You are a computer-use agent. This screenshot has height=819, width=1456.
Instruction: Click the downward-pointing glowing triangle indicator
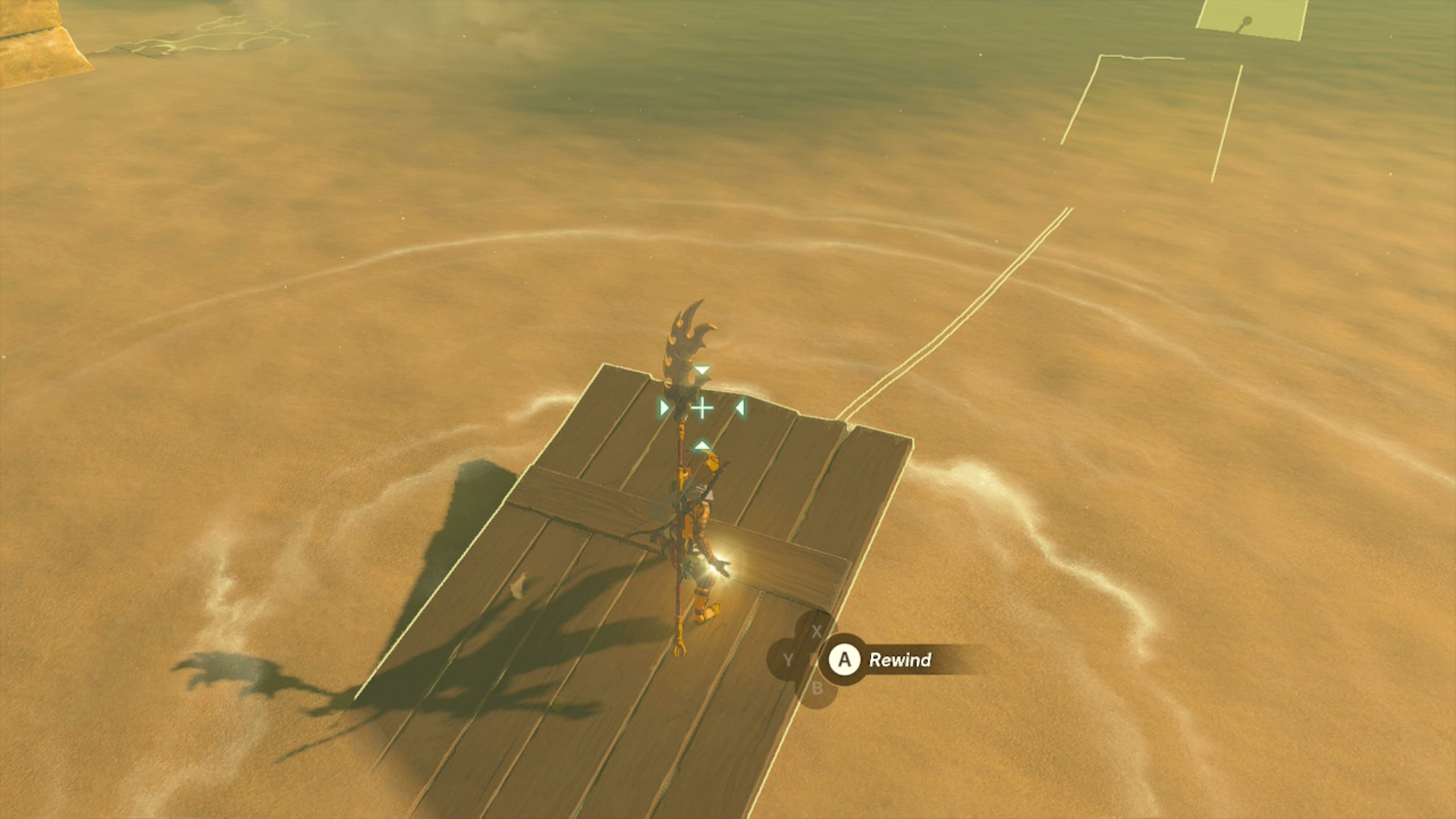[x=703, y=370]
